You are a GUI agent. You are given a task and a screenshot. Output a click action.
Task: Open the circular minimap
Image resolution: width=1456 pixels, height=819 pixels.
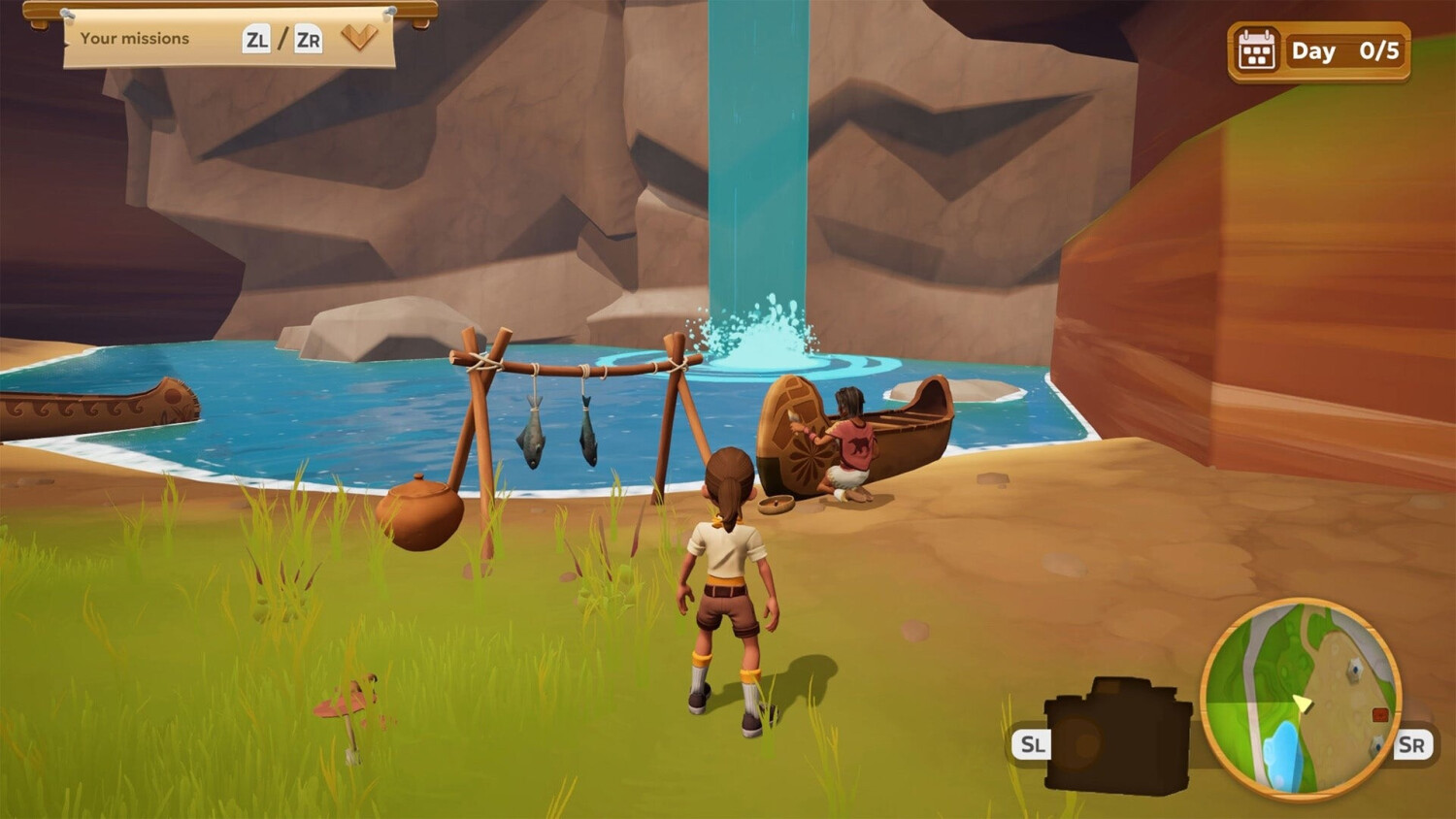1301,697
